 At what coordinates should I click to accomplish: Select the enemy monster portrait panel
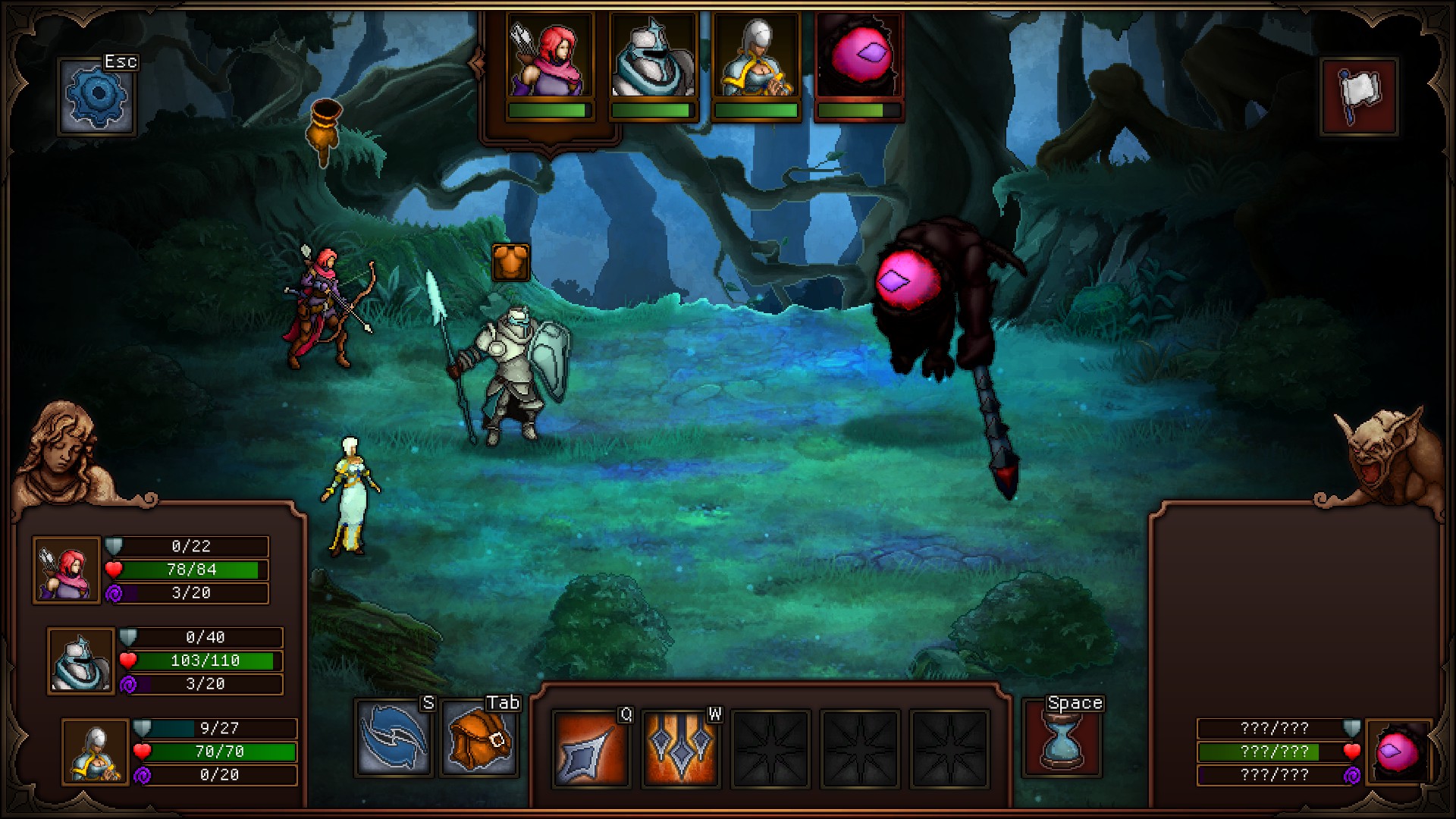(1398, 751)
